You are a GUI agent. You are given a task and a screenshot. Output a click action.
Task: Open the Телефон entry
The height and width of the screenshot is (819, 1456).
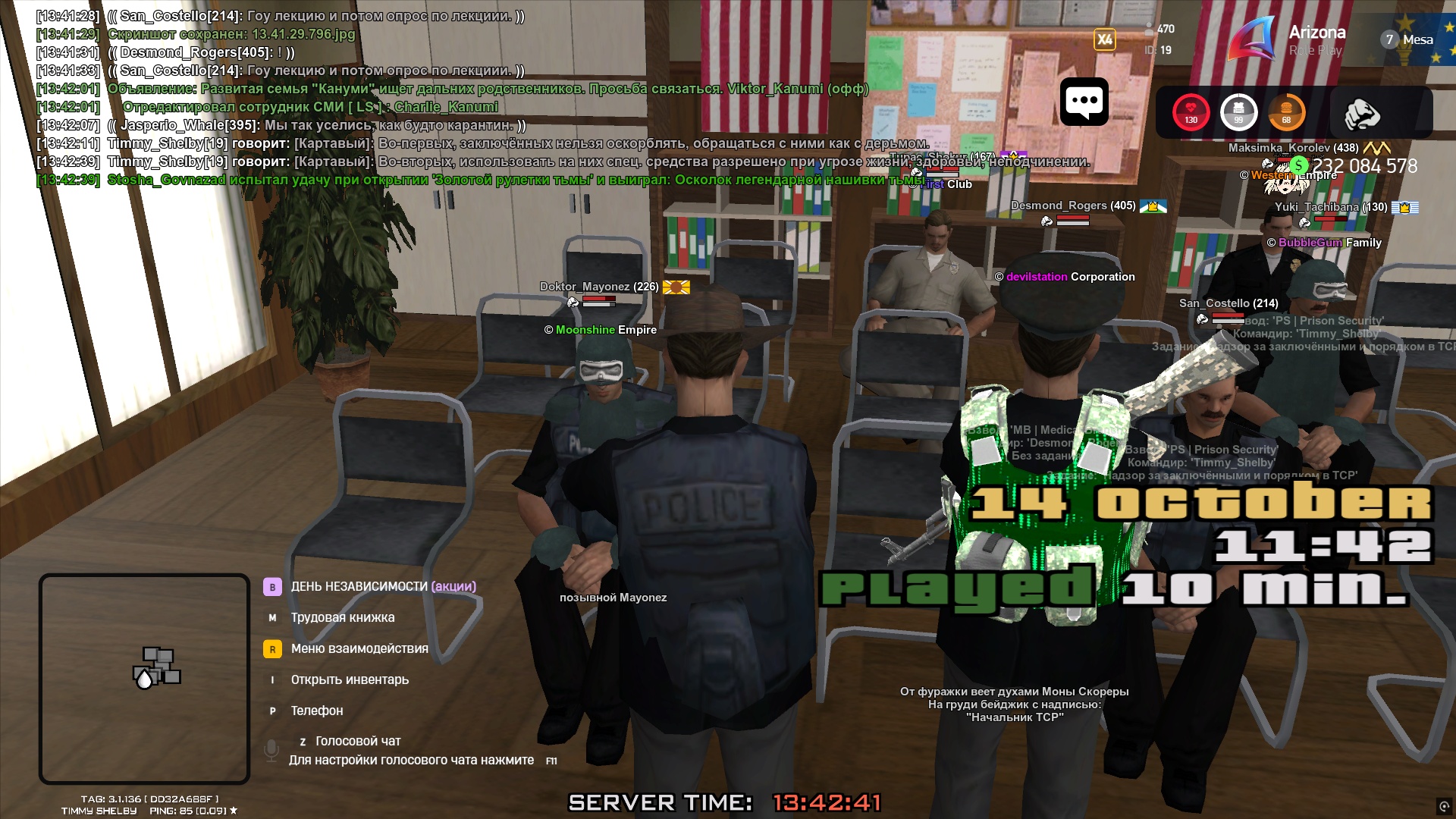tap(316, 711)
